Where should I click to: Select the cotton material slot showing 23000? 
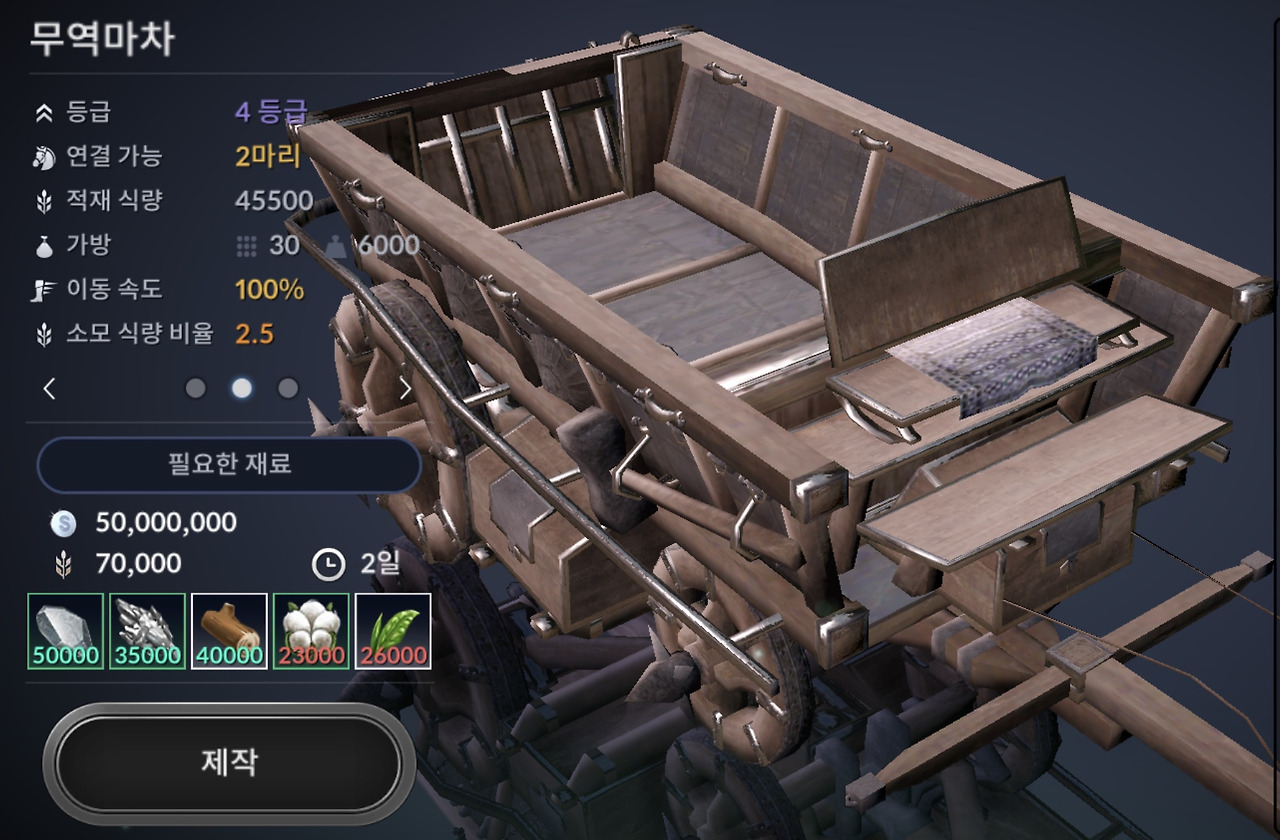(x=311, y=631)
